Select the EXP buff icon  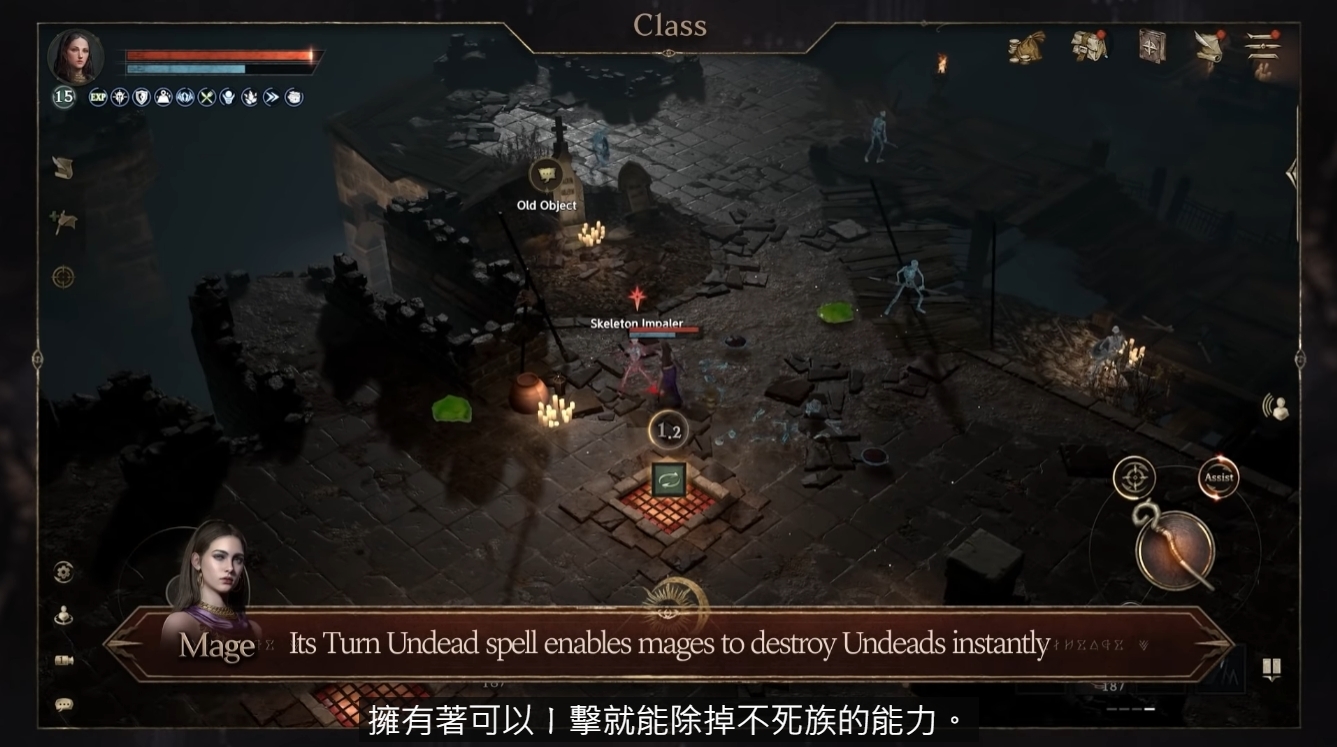98,97
